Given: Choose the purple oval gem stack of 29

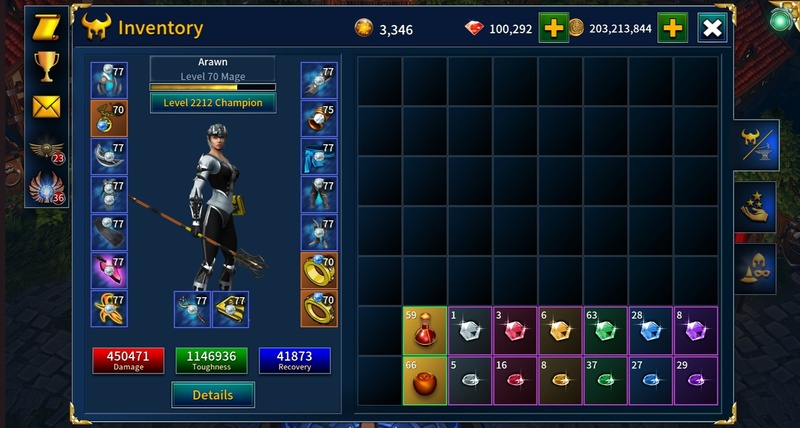Looking at the screenshot, I should [x=695, y=381].
